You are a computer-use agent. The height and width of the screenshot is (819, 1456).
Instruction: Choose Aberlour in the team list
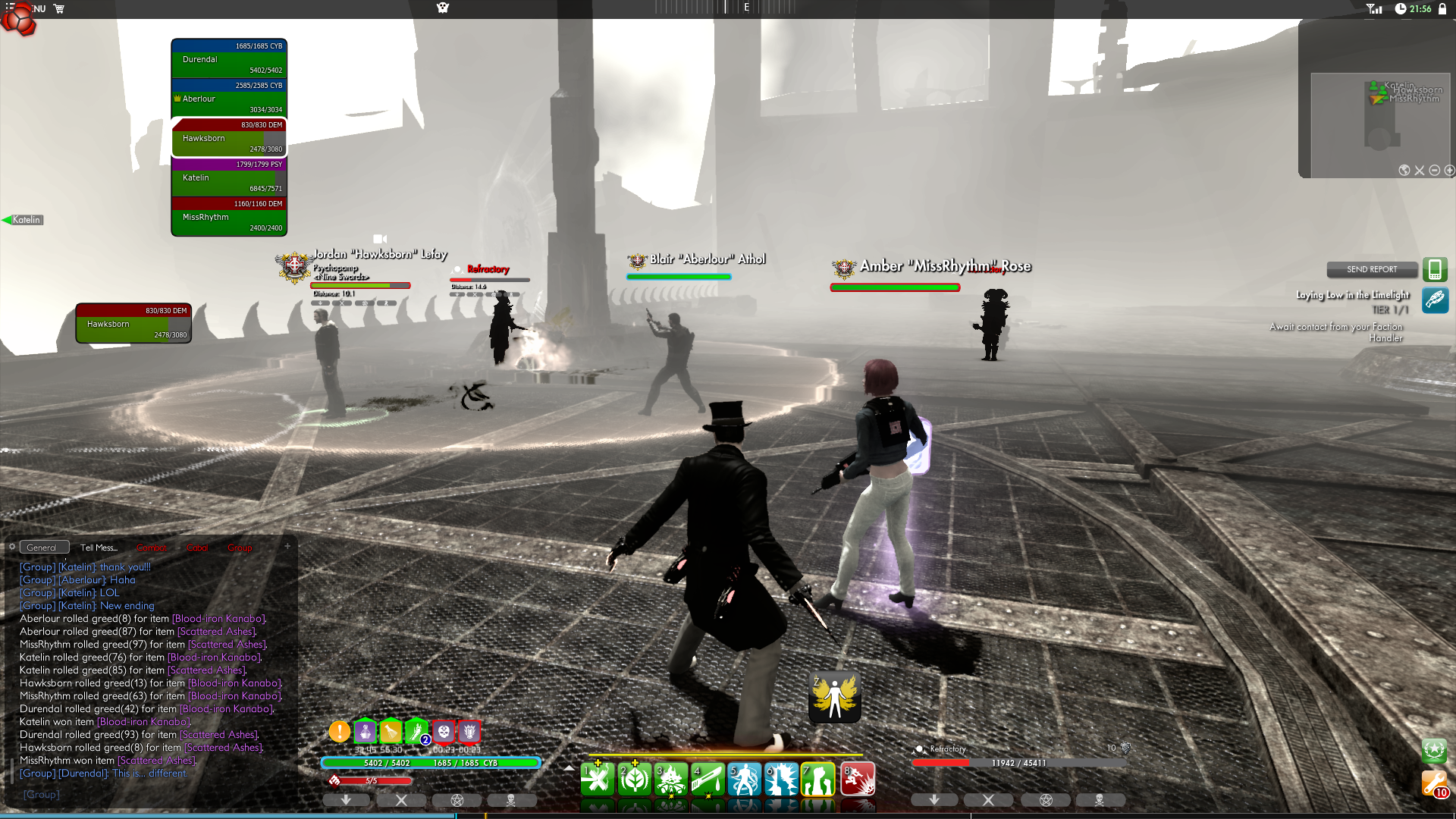tap(229, 99)
